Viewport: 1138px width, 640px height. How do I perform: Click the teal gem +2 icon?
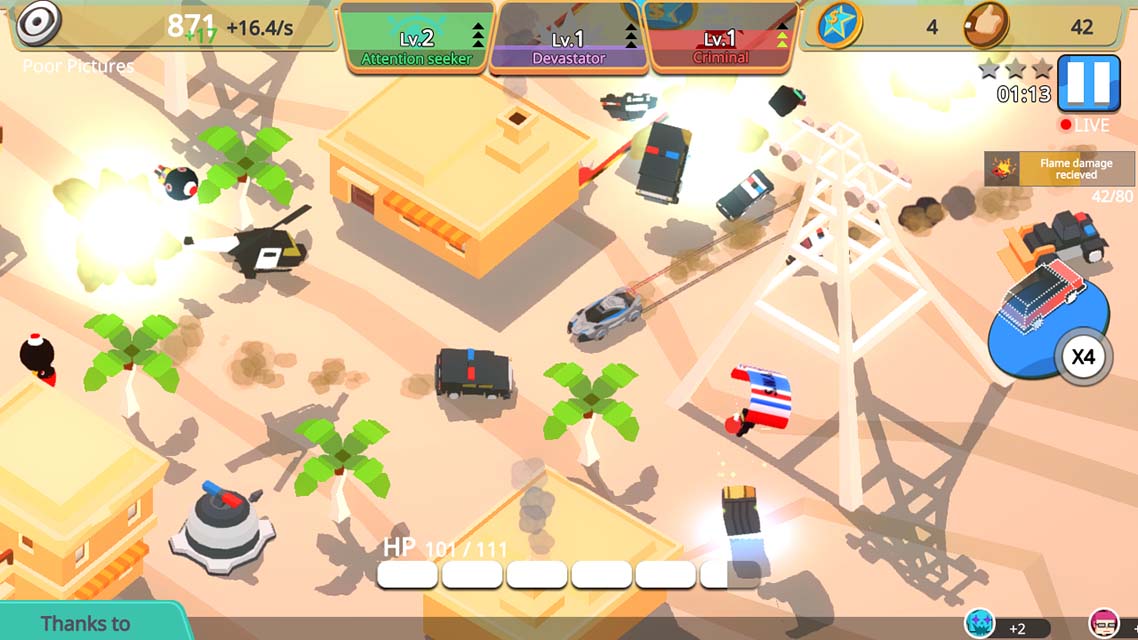point(980,624)
